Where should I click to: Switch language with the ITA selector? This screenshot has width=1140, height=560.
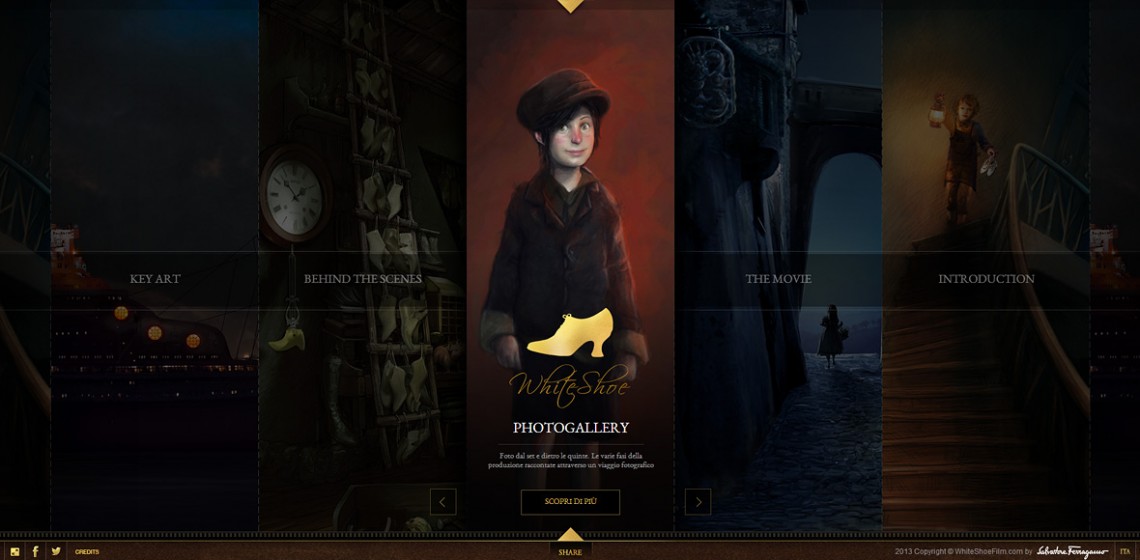tap(1125, 551)
